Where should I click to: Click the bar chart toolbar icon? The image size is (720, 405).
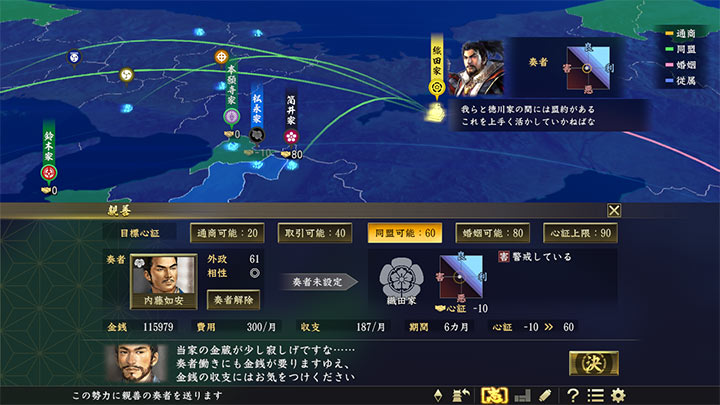(520, 395)
